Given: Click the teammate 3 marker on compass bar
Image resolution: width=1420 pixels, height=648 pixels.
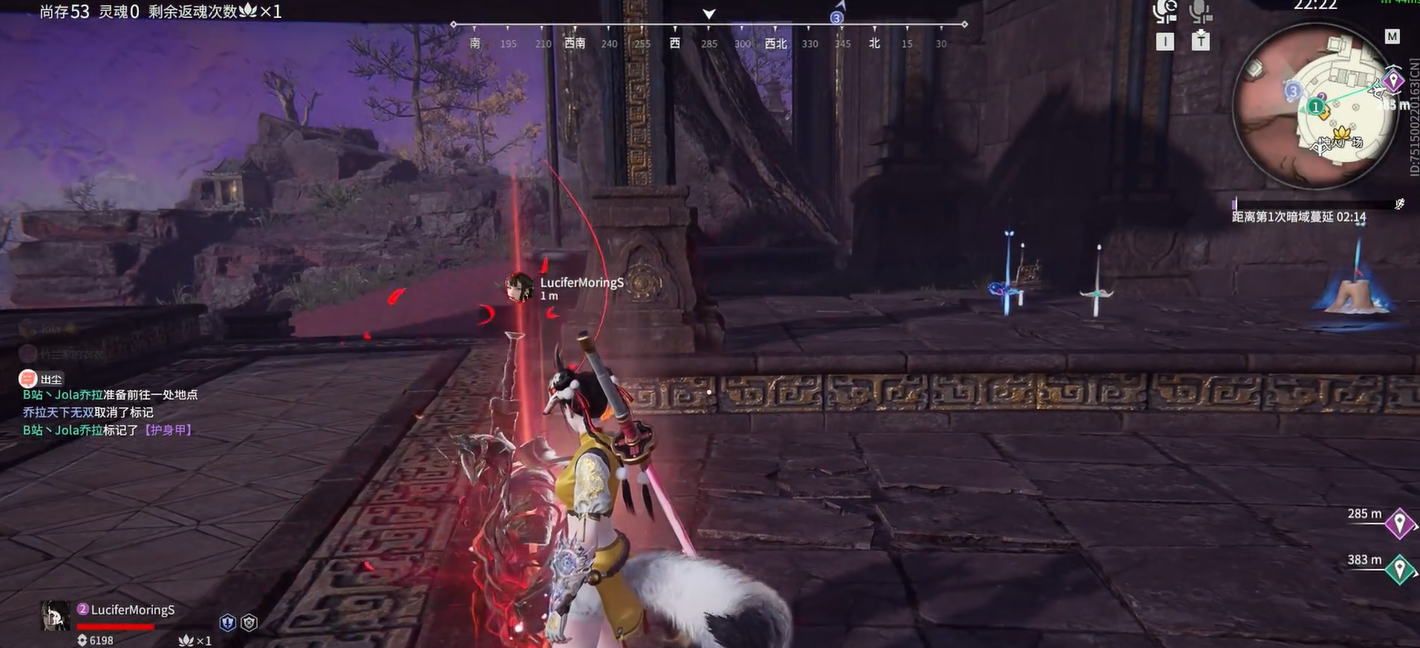Looking at the screenshot, I should (837, 17).
